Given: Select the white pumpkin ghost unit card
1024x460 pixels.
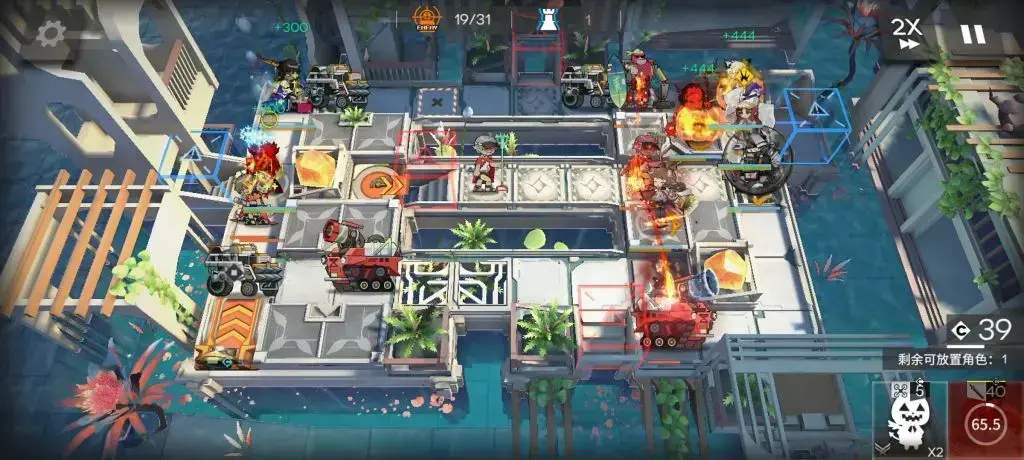Looking at the screenshot, I should [x=909, y=420].
